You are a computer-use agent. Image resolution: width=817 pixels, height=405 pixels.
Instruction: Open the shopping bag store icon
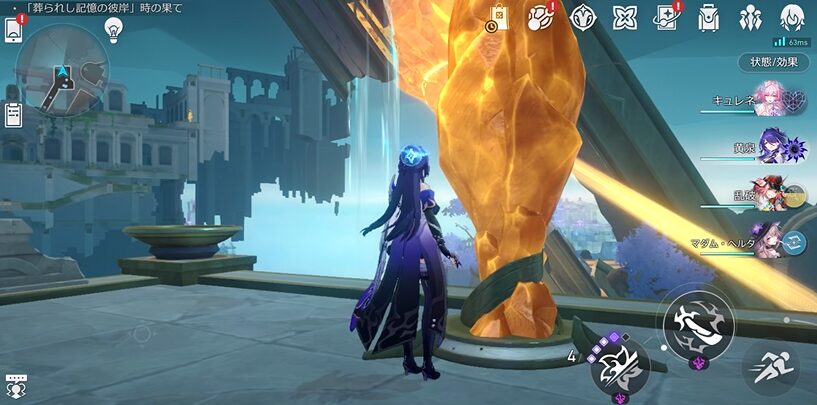point(499,17)
